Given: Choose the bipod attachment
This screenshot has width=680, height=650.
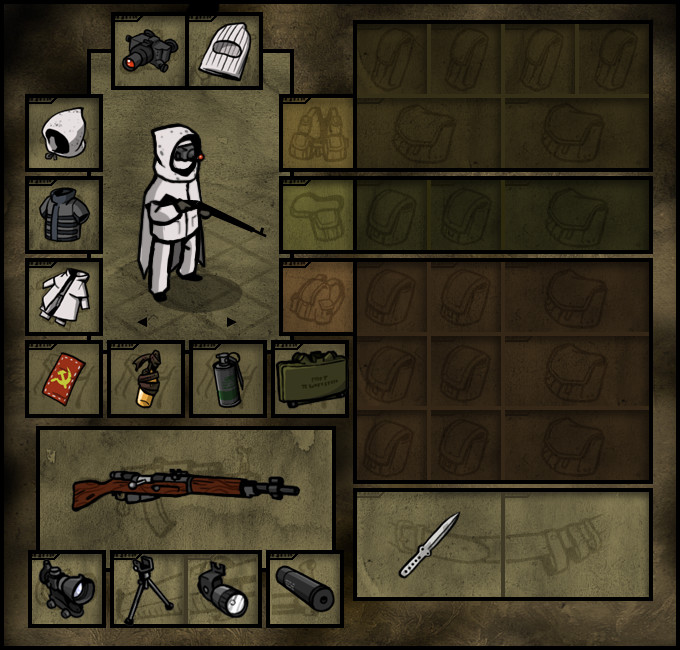Looking at the screenshot, I should pyautogui.click(x=148, y=589).
